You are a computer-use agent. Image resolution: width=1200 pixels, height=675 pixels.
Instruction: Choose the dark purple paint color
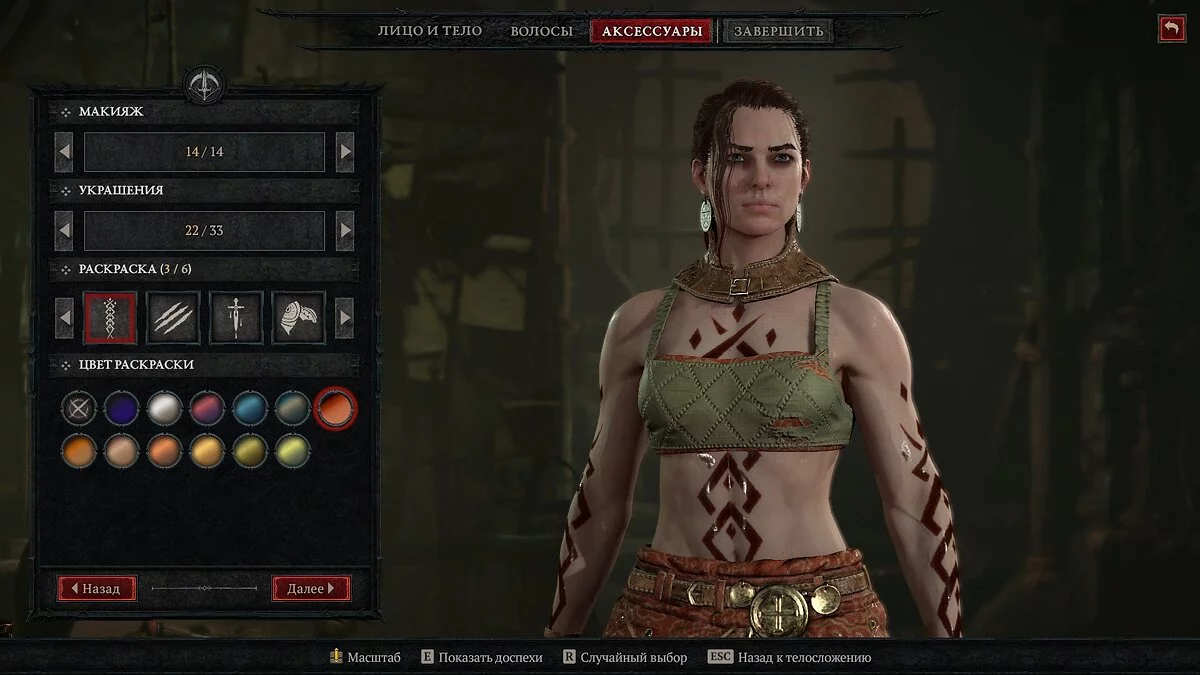122,408
